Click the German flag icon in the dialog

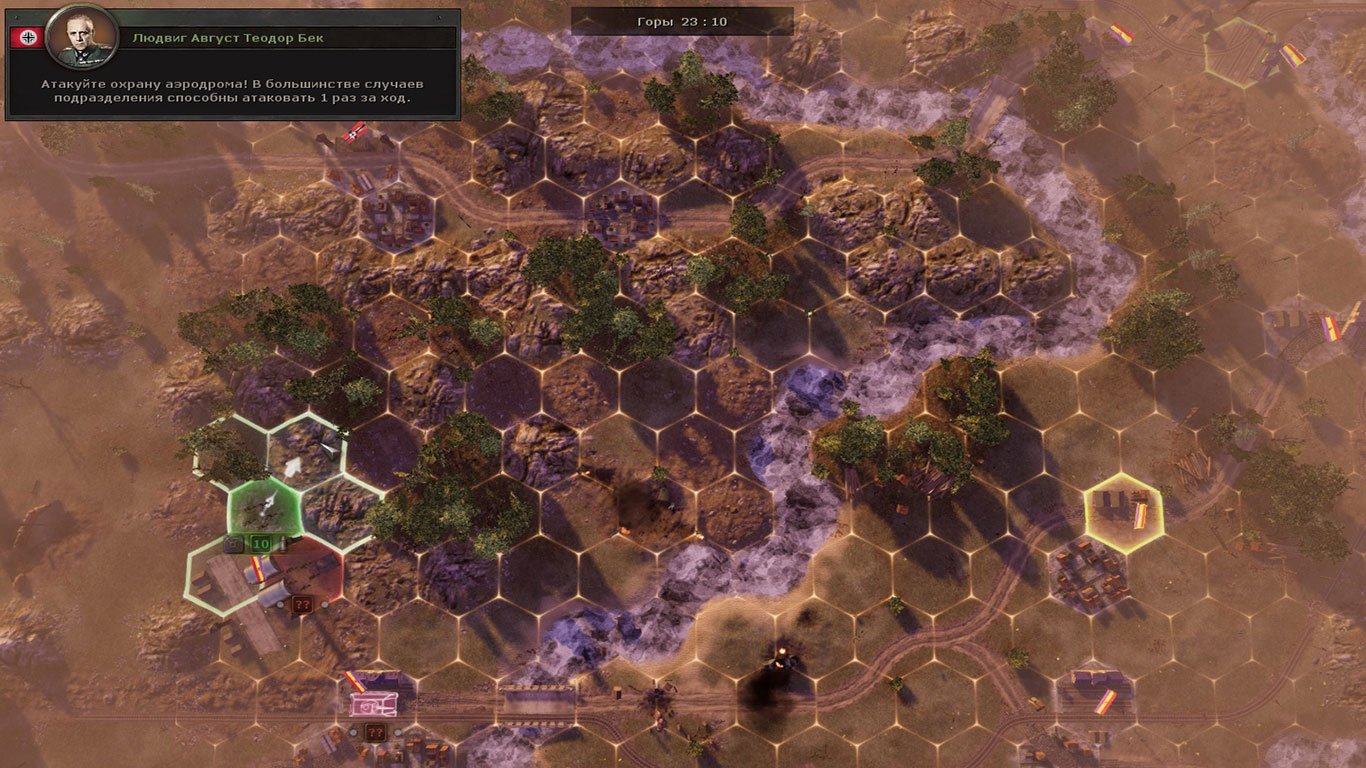28,38
